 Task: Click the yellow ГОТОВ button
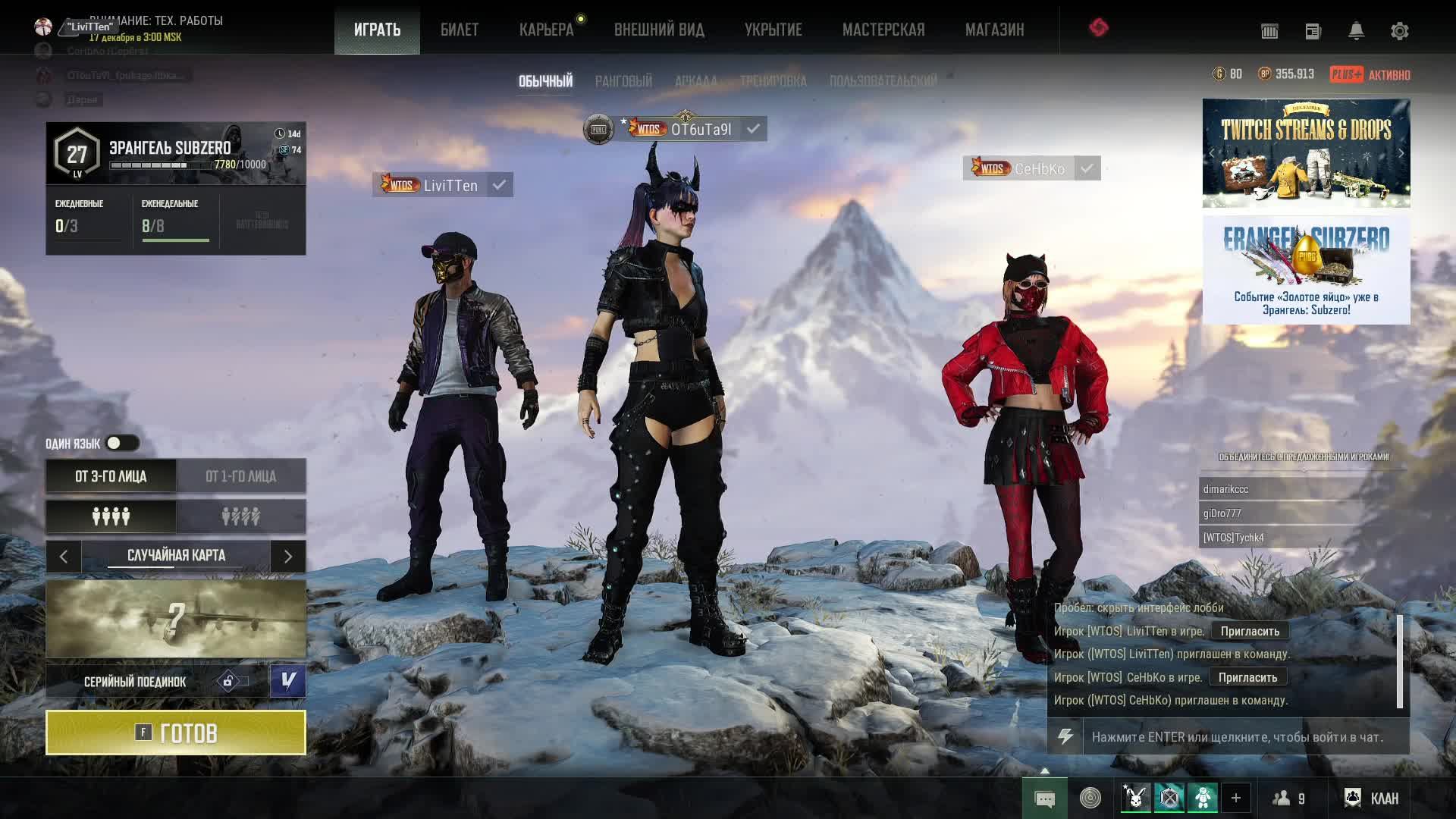(x=176, y=733)
